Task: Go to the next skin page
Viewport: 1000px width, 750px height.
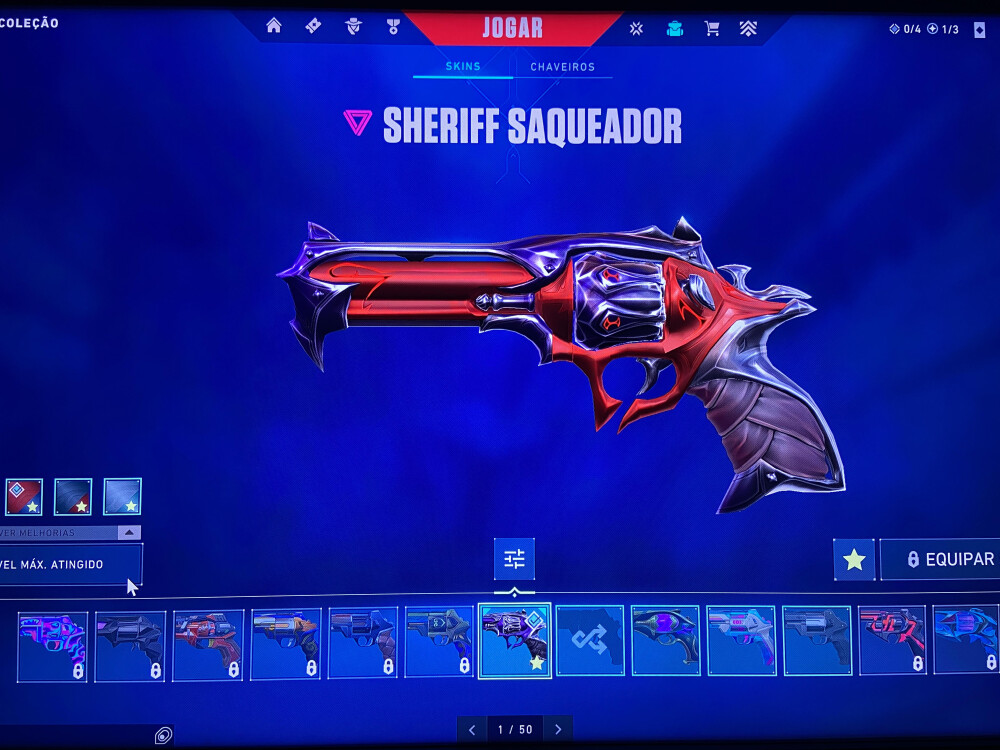Action: (558, 730)
